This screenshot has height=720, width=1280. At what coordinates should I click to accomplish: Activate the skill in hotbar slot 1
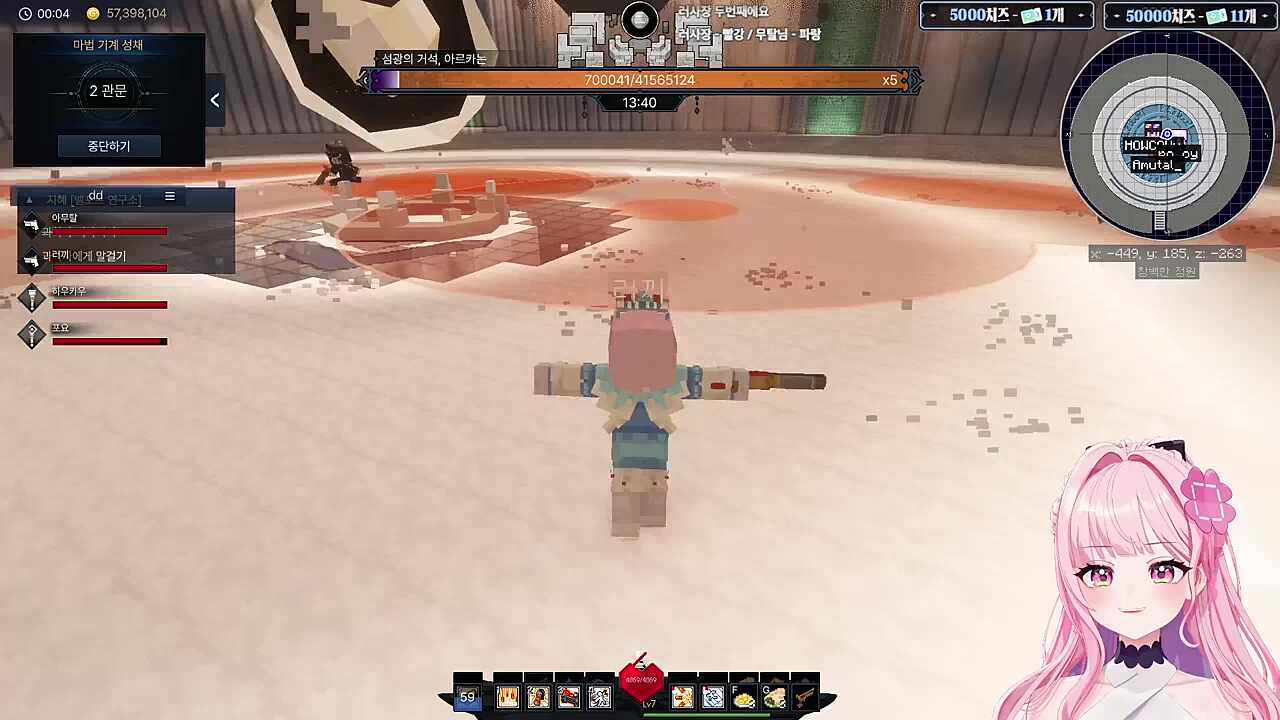point(508,697)
